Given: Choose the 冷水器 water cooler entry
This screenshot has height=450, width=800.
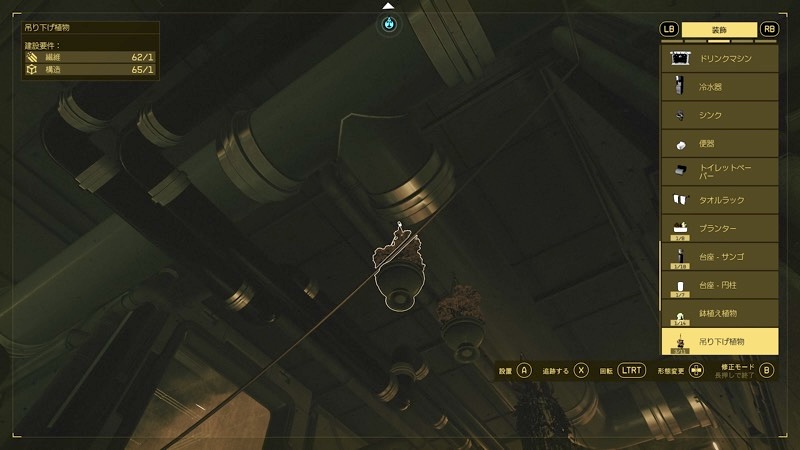Looking at the screenshot, I should [719, 87].
